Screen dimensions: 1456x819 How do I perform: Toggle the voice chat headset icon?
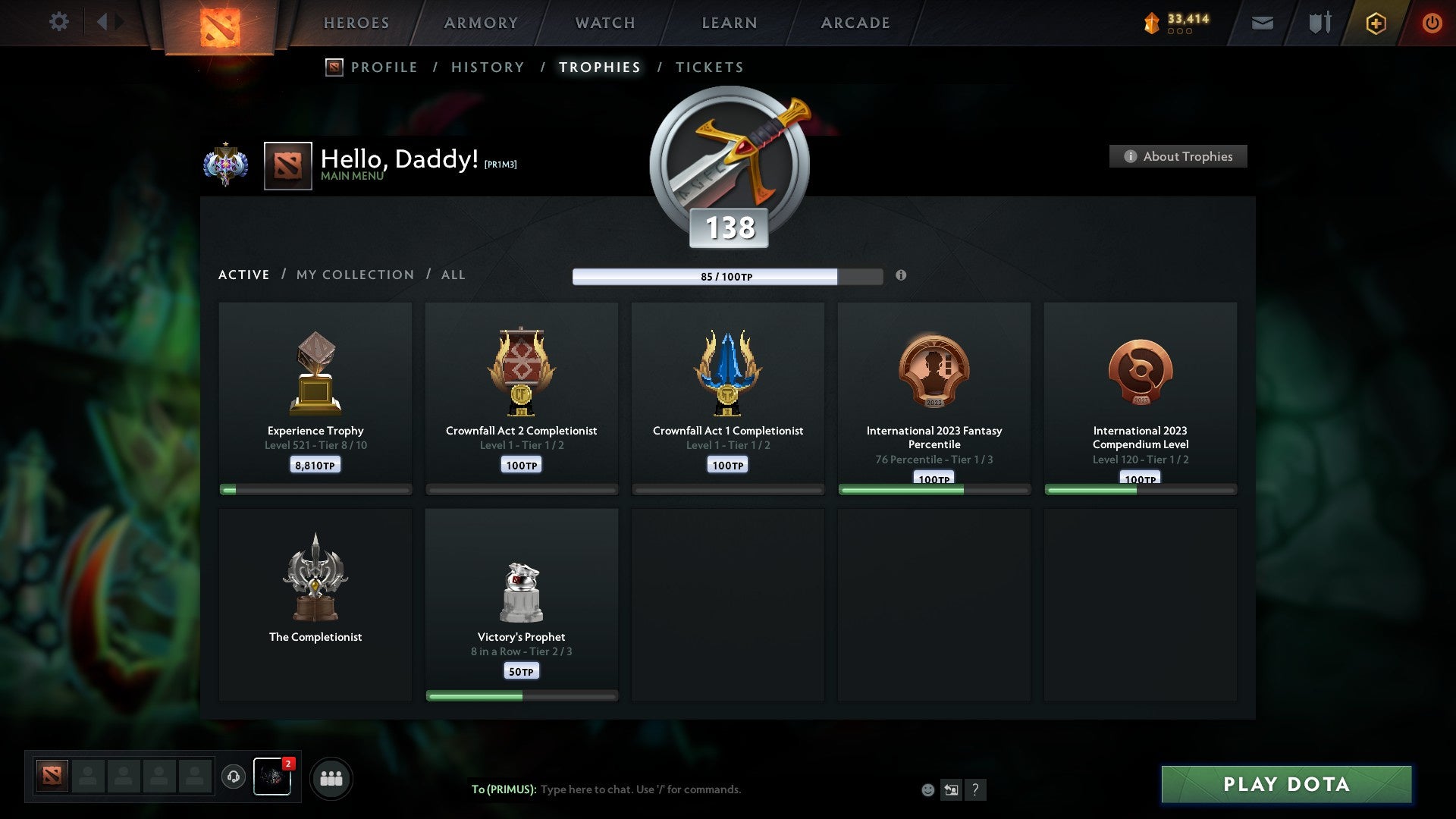click(x=234, y=777)
